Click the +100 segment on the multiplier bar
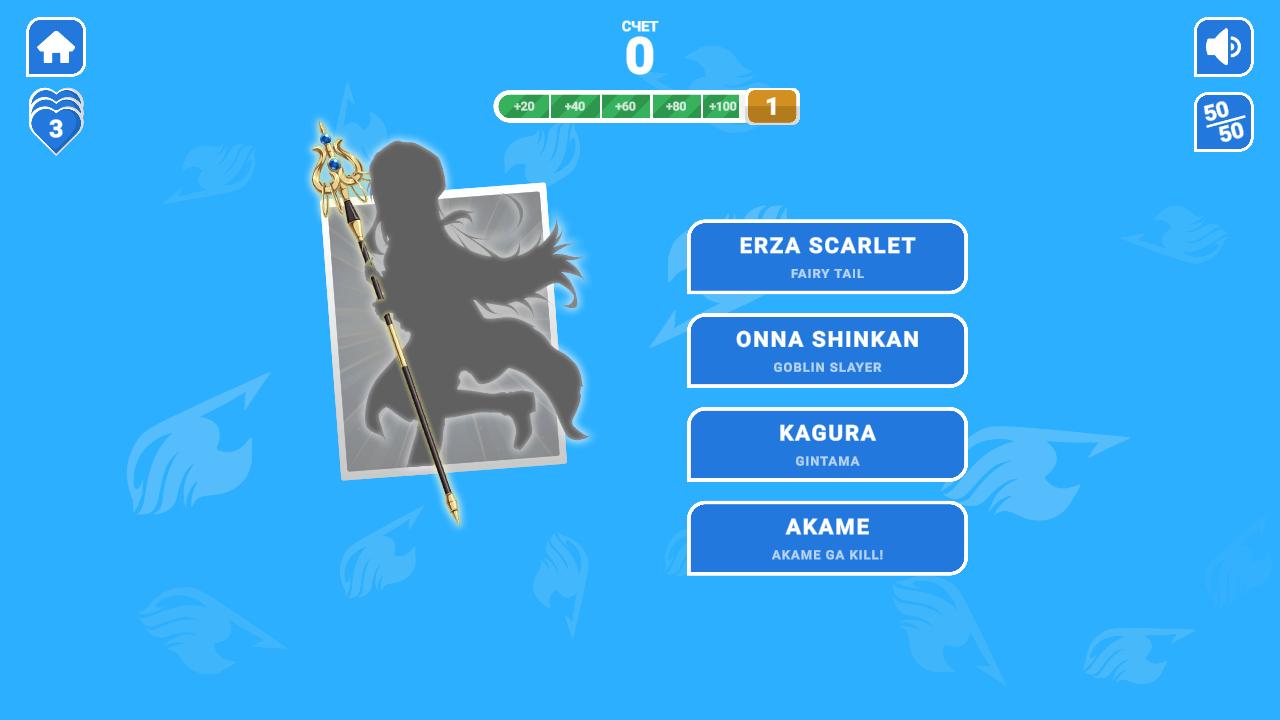The image size is (1280, 720). [722, 106]
